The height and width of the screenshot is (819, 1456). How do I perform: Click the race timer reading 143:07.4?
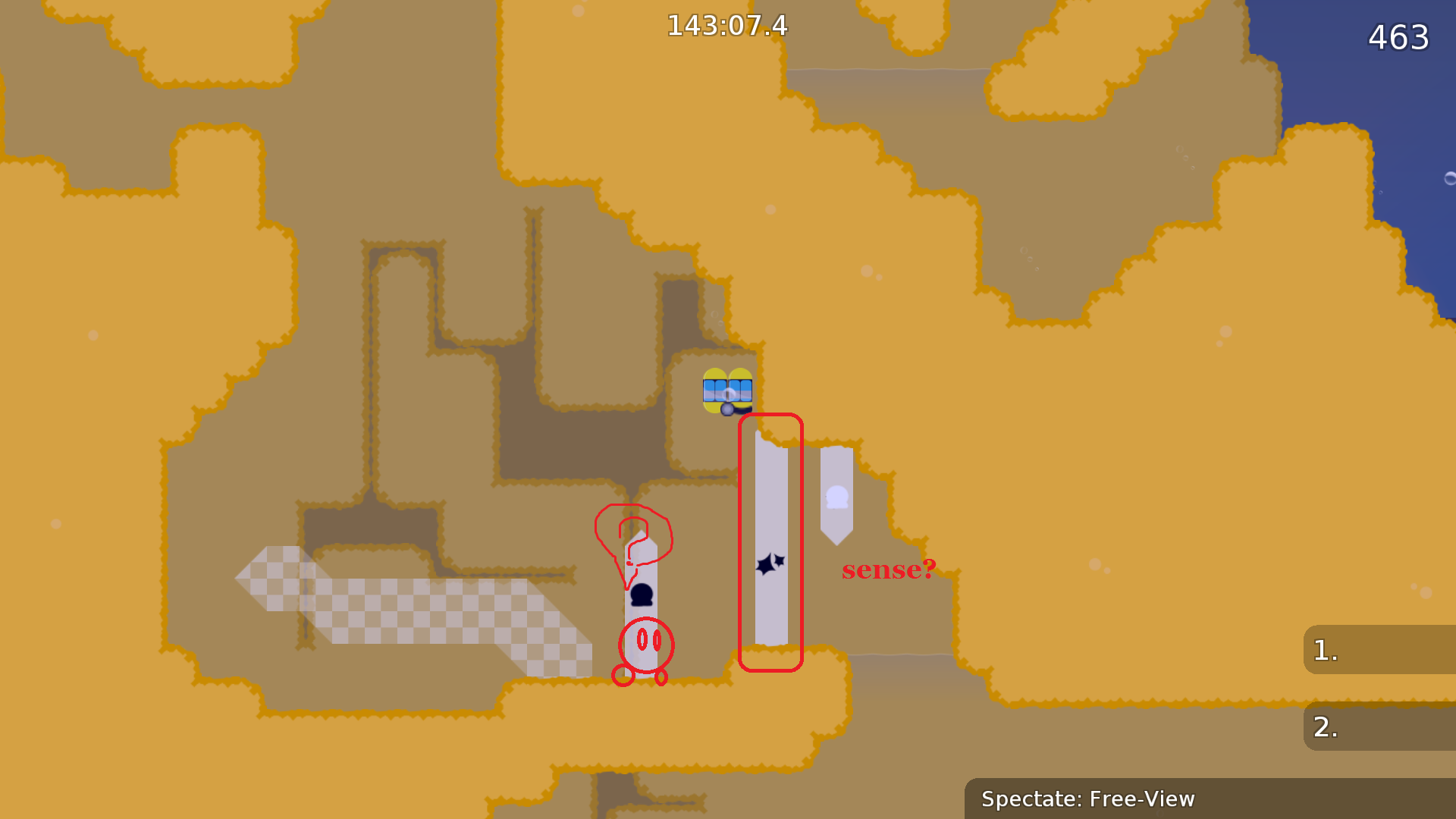[726, 26]
